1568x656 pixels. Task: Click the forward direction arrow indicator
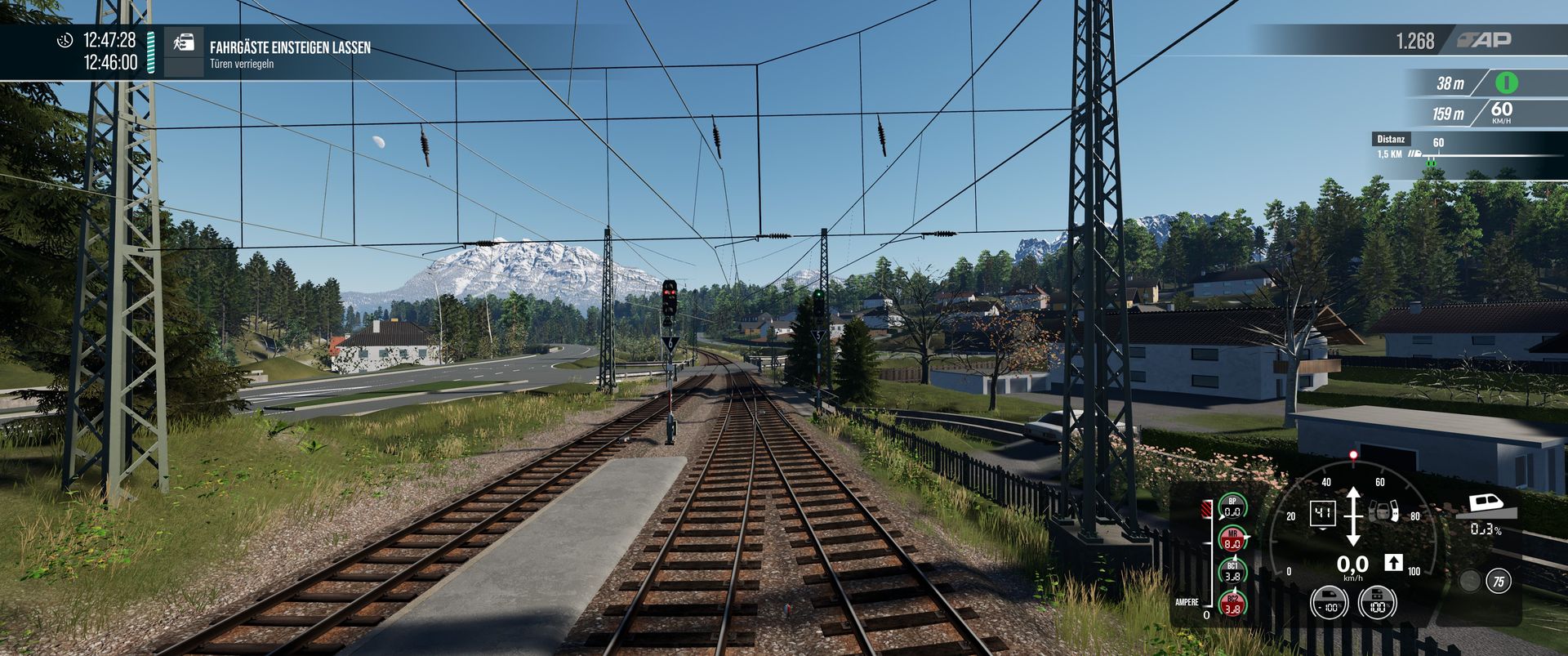click(1393, 563)
